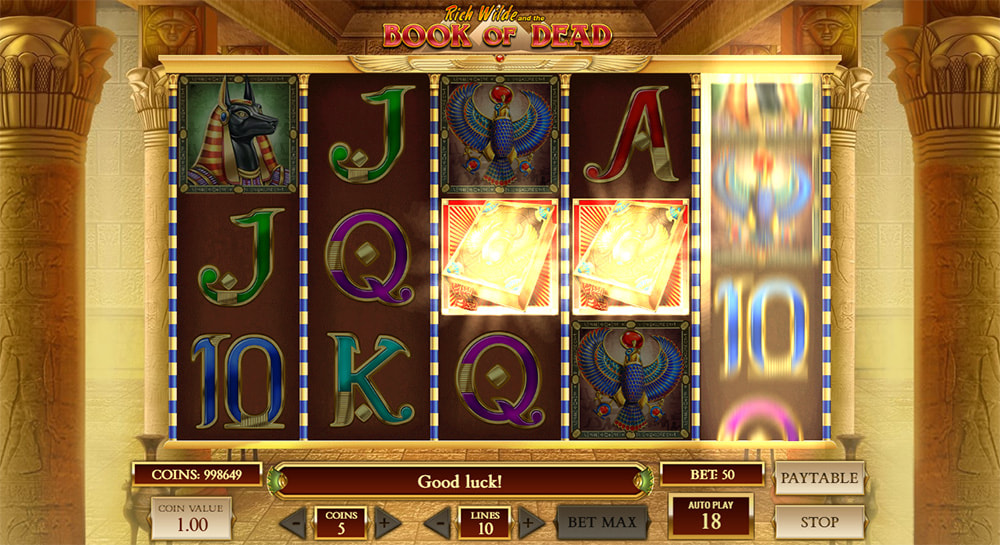Change the Coin Value setting
Image resolution: width=1000 pixels, height=545 pixels.
192,517
